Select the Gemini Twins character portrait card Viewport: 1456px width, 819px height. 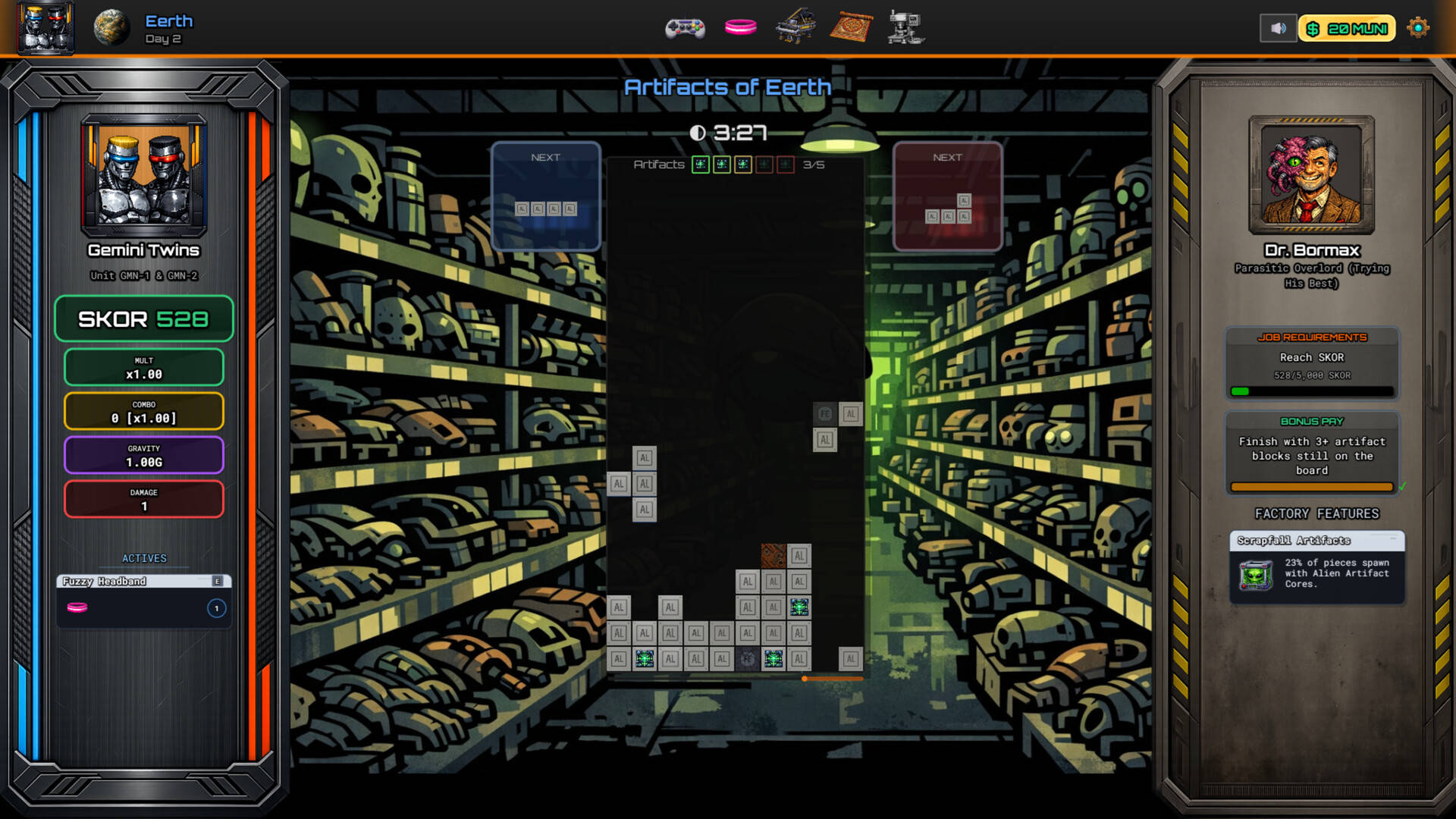[144, 175]
